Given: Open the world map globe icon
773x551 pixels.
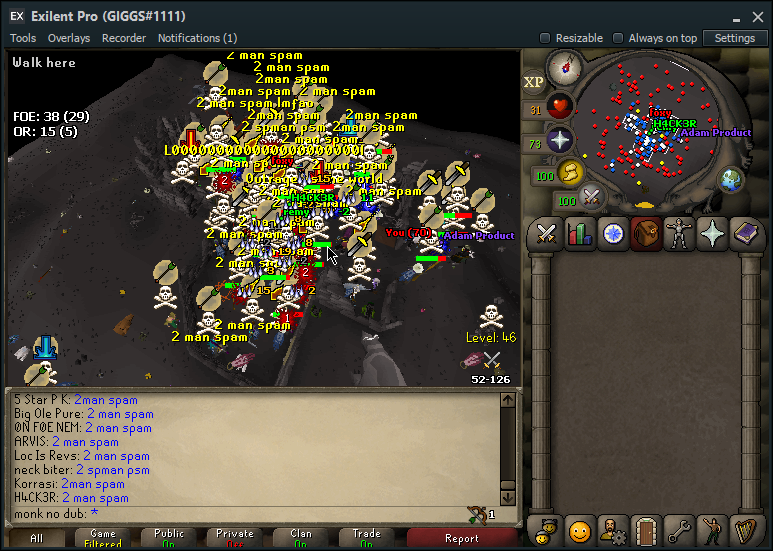Looking at the screenshot, I should click(x=731, y=180).
